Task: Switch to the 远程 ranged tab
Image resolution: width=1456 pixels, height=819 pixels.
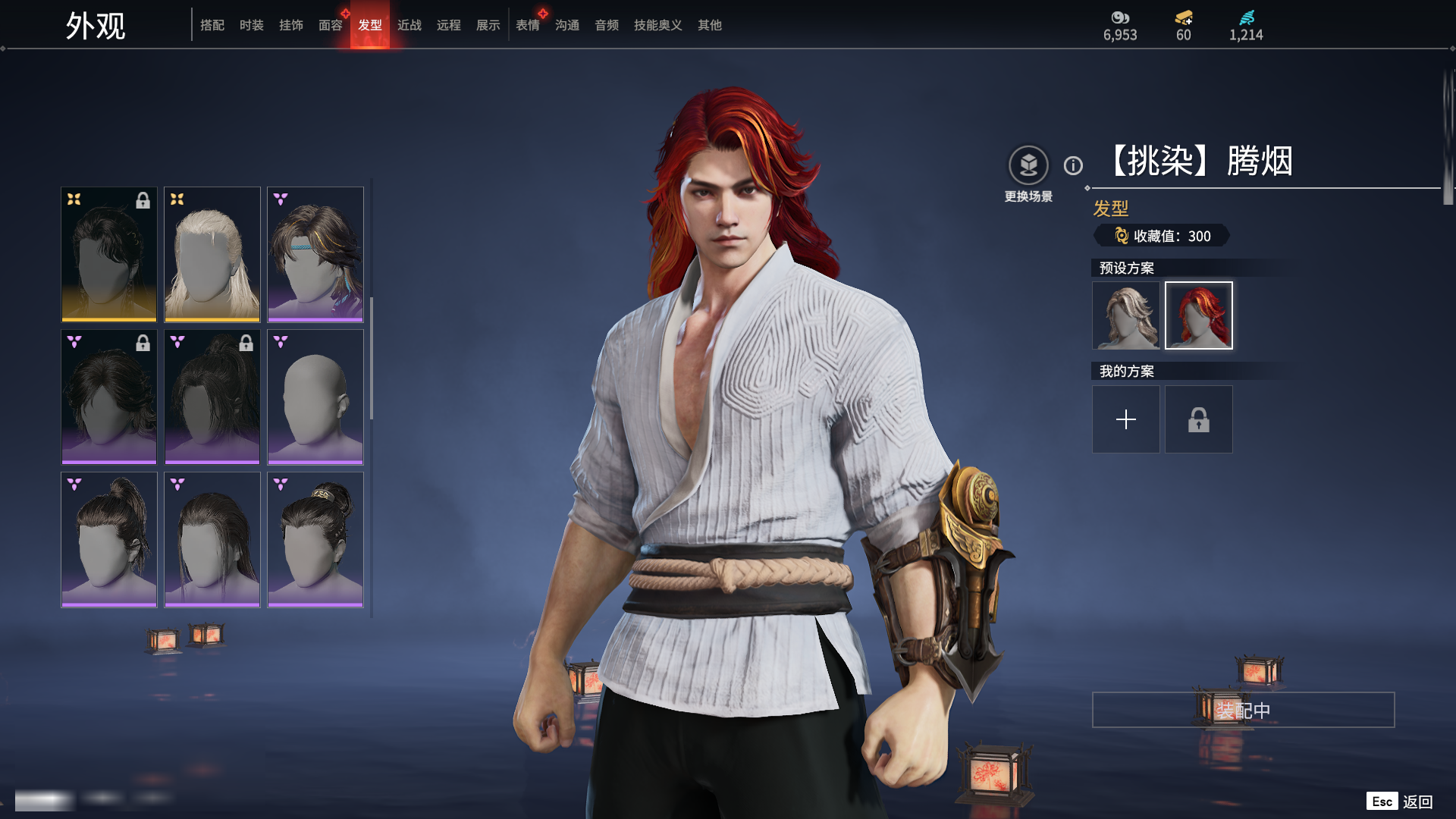Action: [449, 25]
